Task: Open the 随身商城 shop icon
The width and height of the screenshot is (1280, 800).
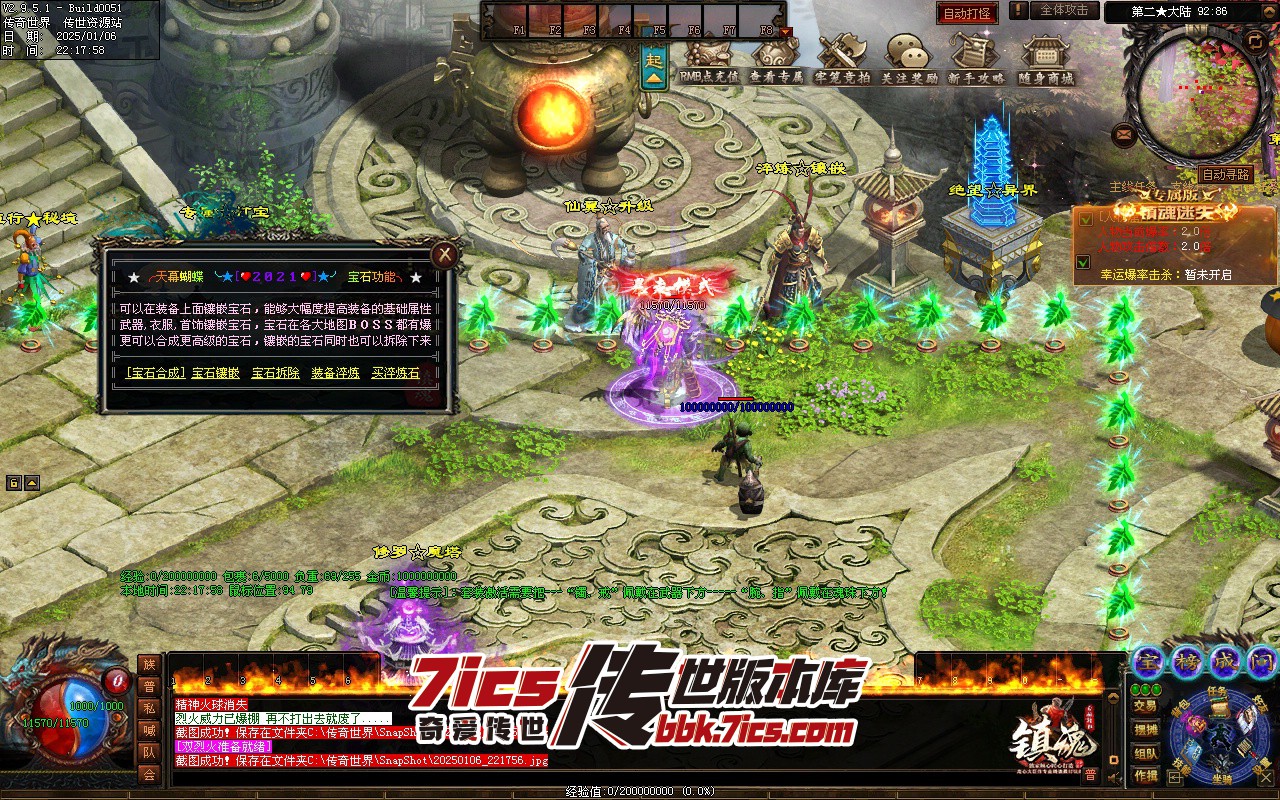Action: 1045,58
